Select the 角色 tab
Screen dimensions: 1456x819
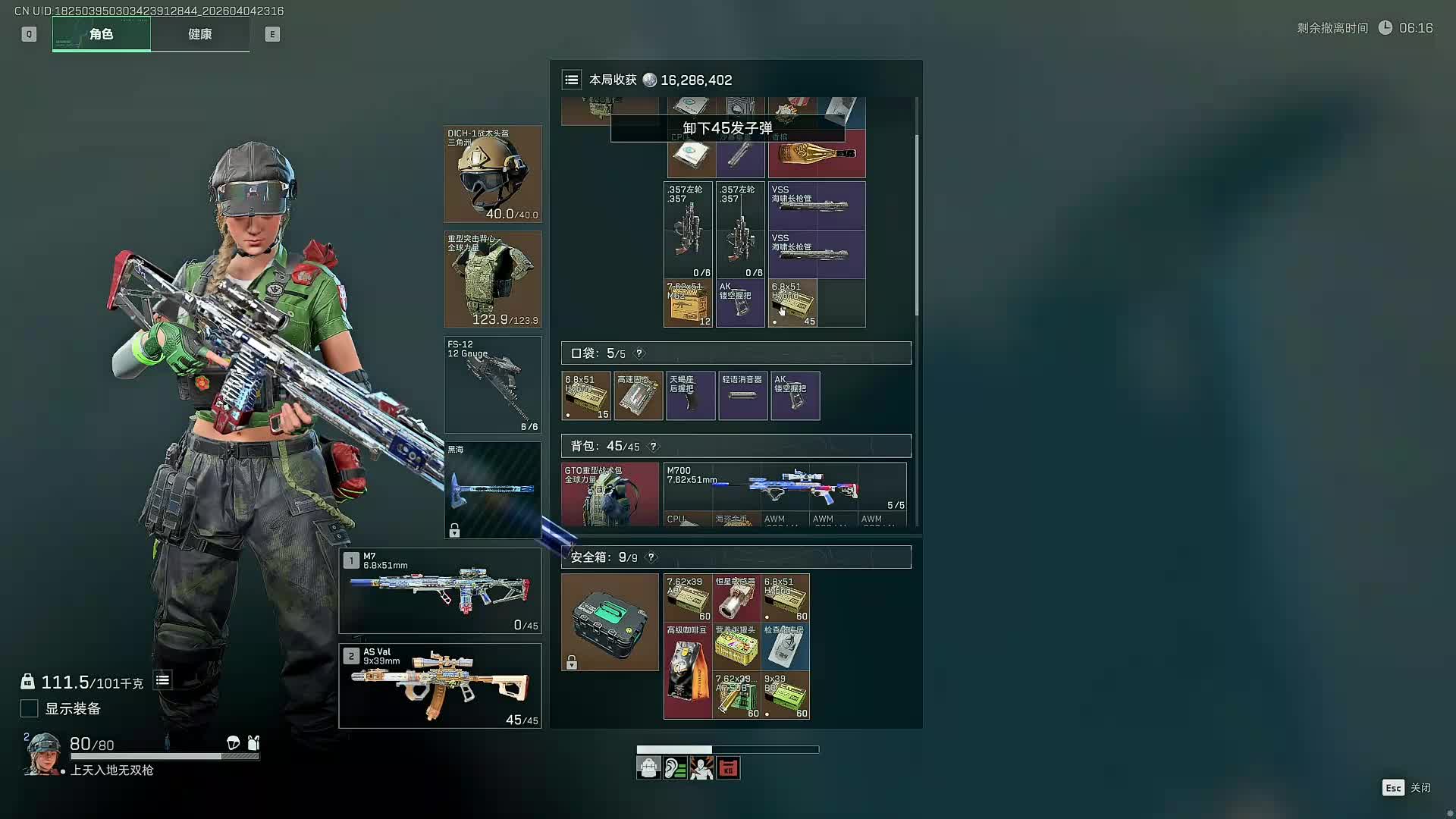tap(101, 34)
